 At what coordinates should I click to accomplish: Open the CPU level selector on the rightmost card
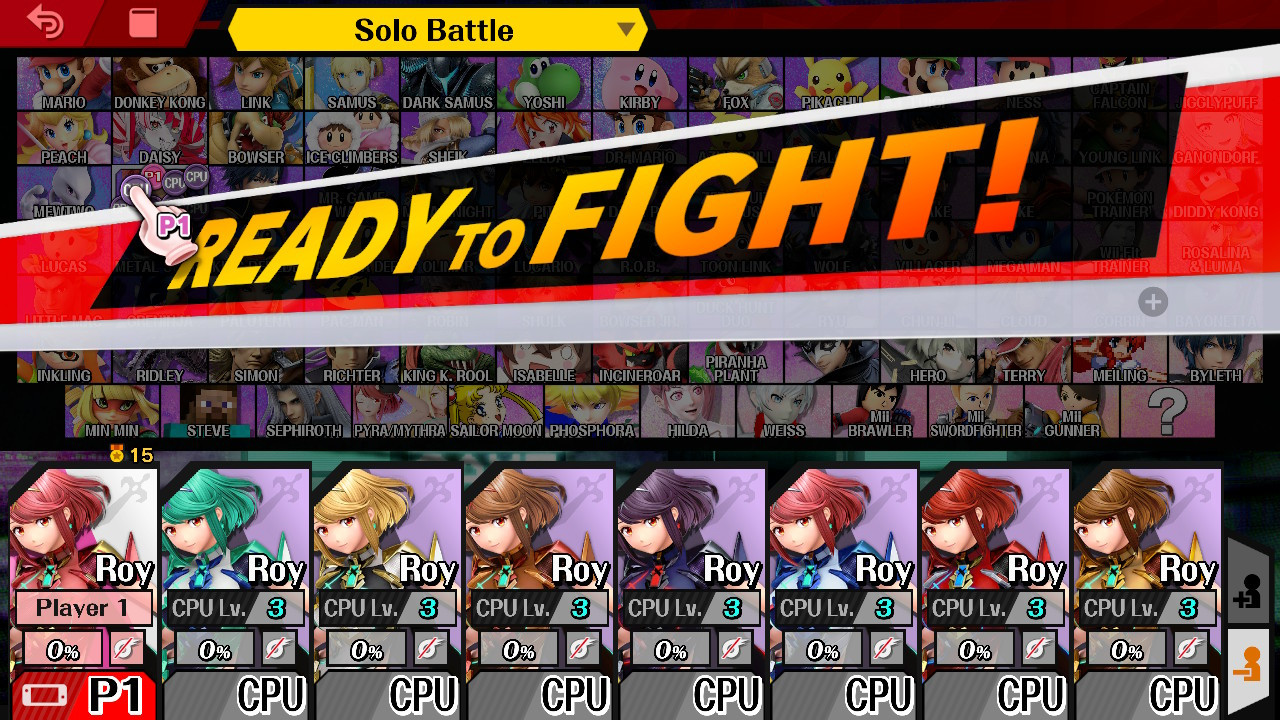coord(1147,608)
